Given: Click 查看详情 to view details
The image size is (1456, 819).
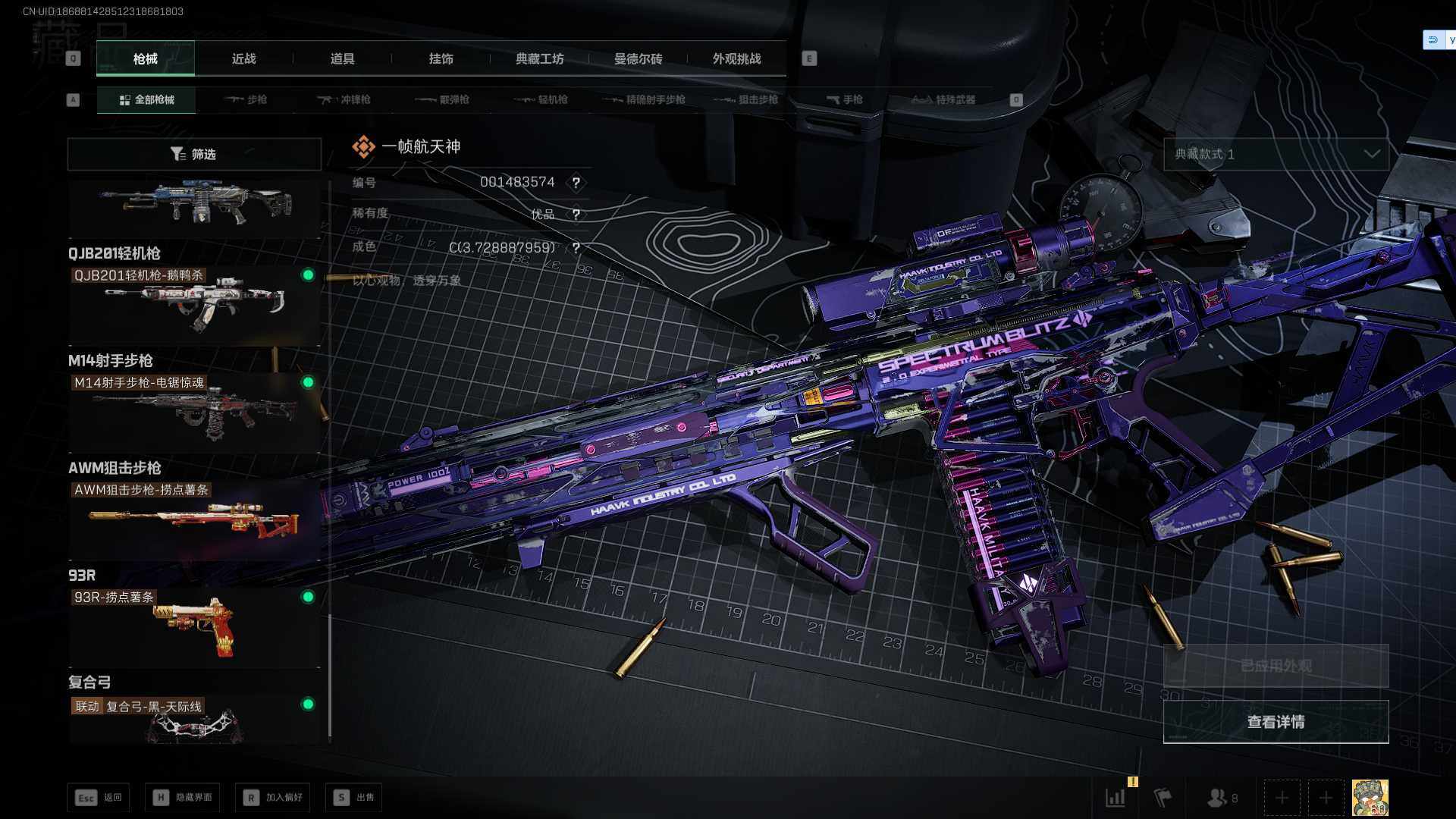Looking at the screenshot, I should (1276, 722).
